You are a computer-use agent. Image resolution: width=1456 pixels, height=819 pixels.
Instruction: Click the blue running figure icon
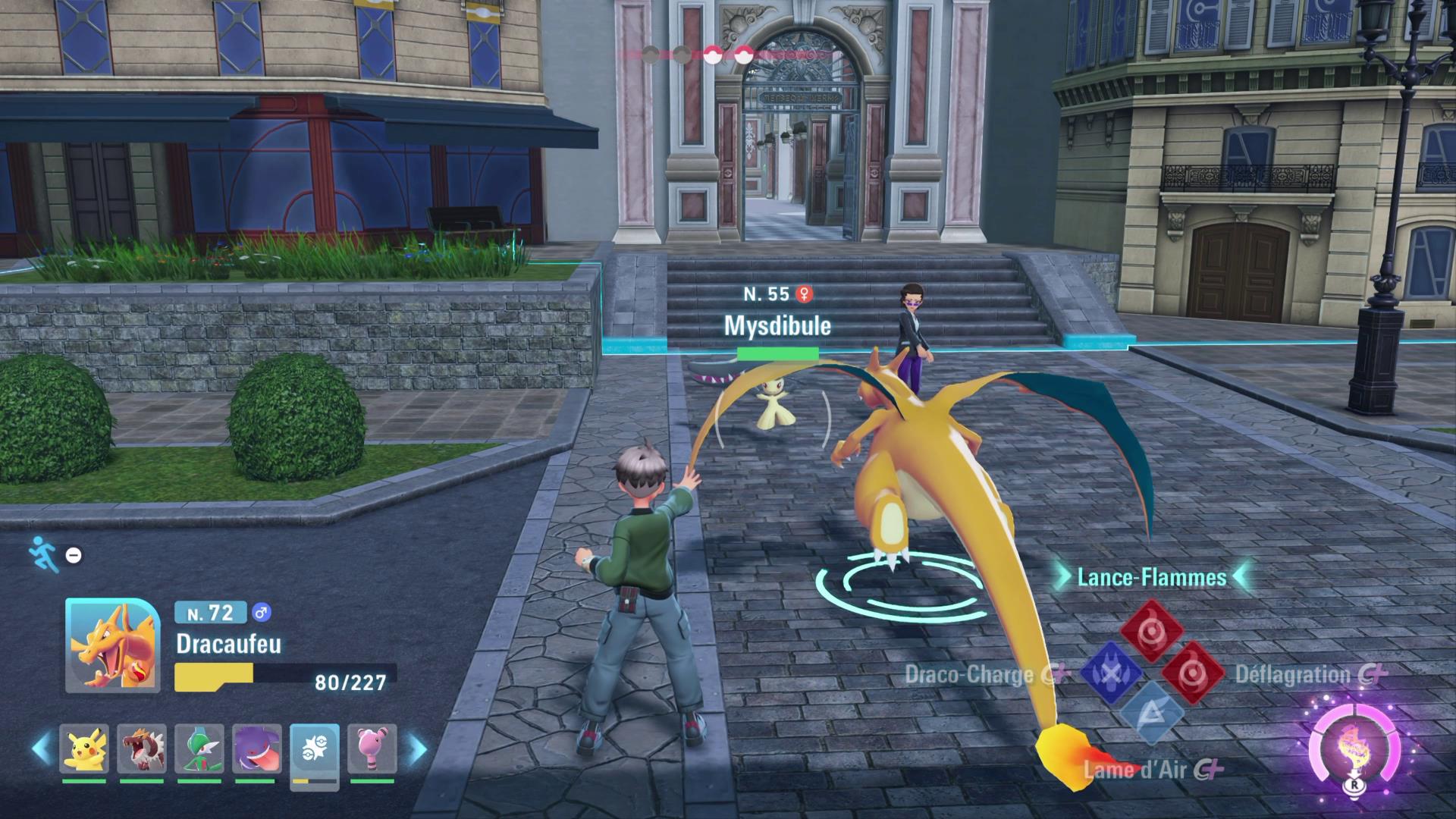click(43, 554)
